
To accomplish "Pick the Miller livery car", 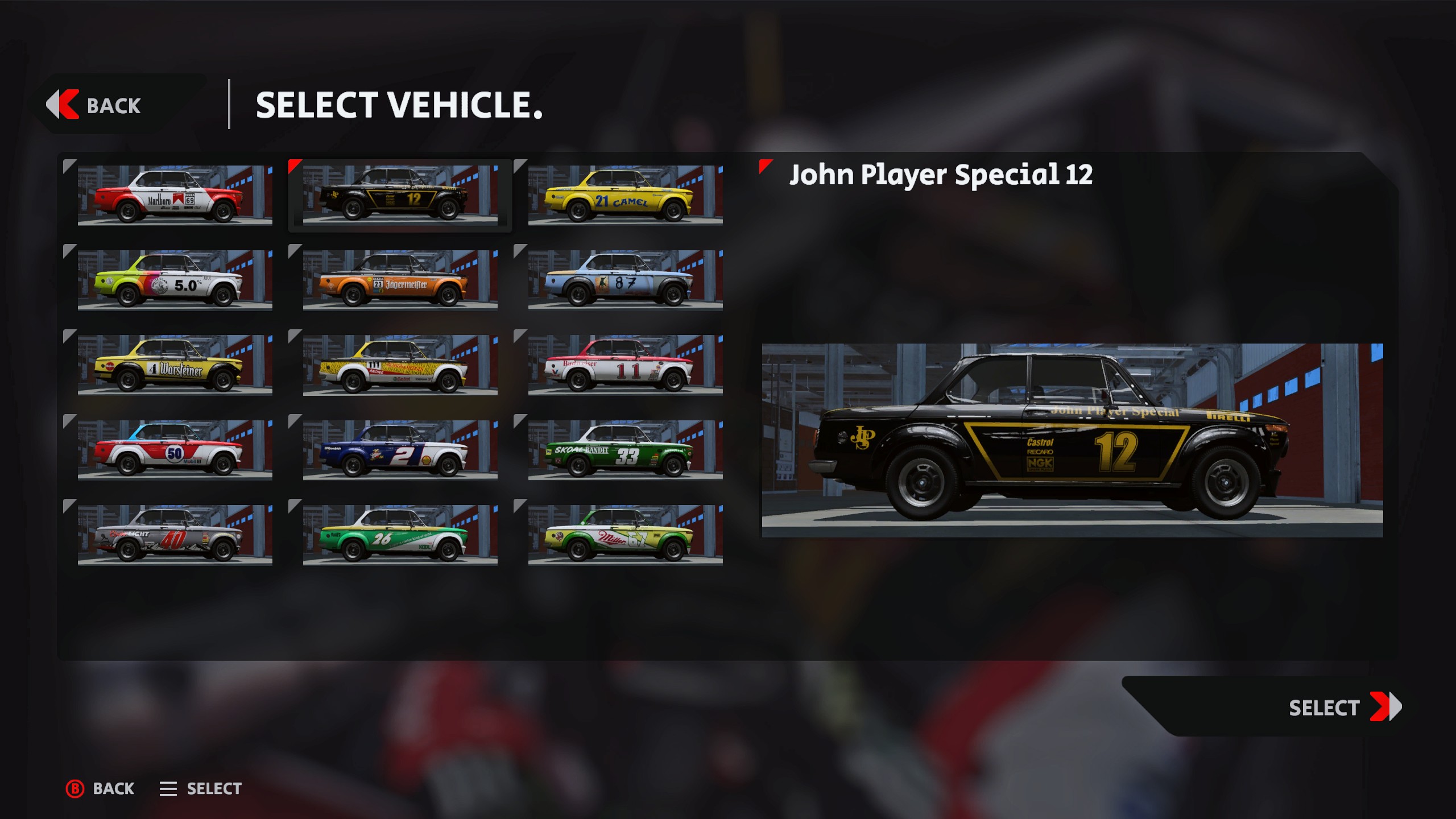I will coord(625,535).
